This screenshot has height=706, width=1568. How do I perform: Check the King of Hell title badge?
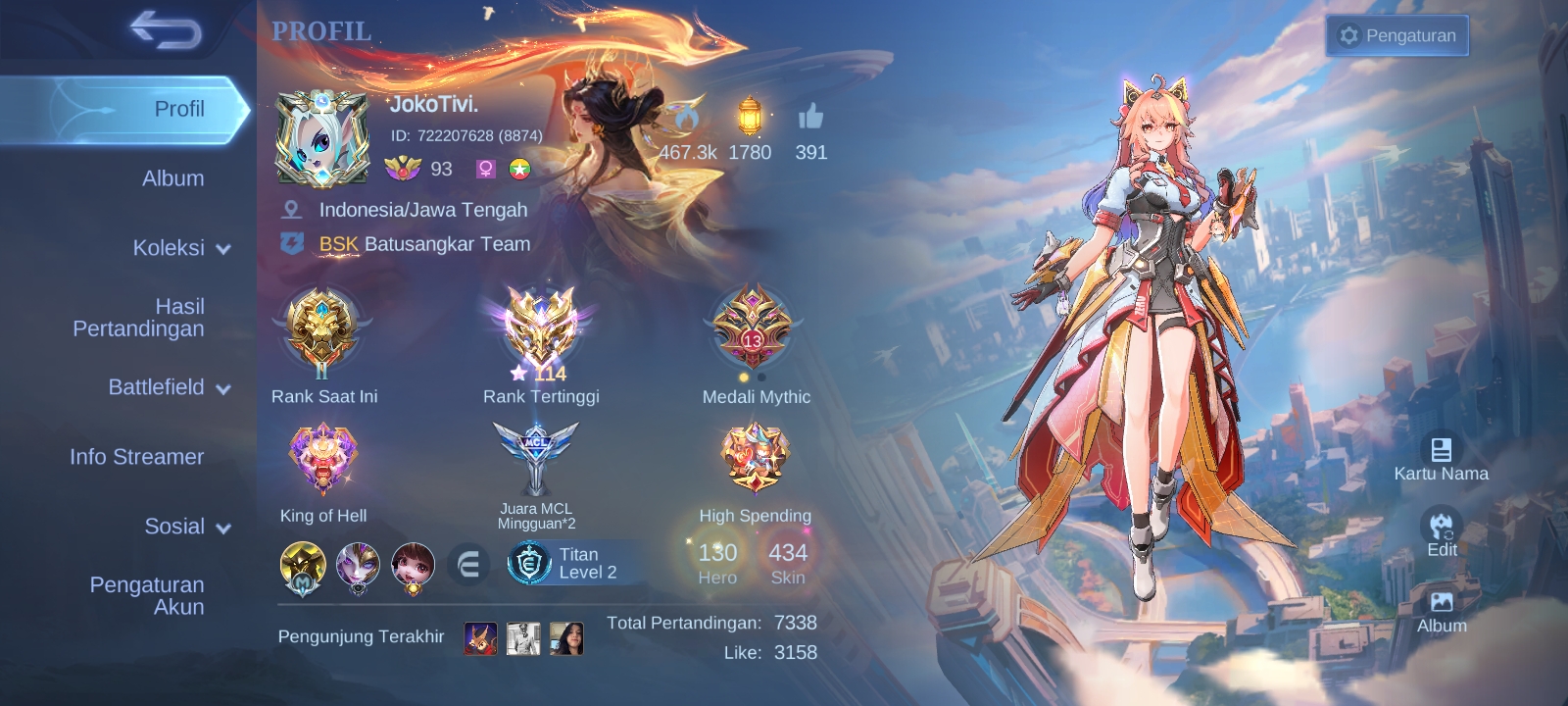pyautogui.click(x=322, y=463)
